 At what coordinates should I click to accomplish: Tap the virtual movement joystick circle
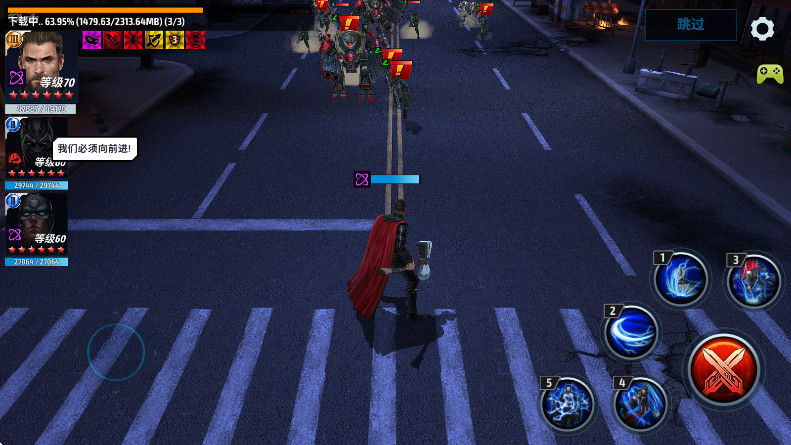click(x=116, y=352)
